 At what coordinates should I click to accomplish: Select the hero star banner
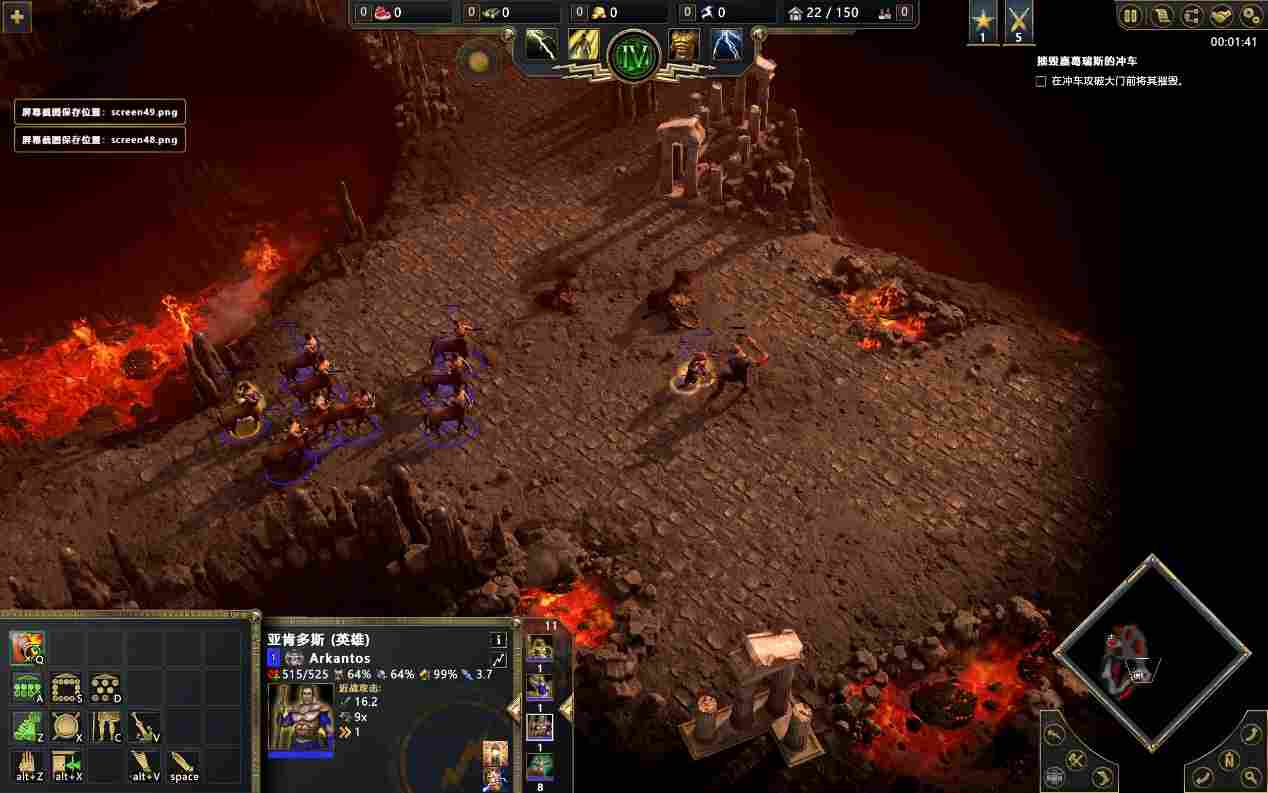click(x=982, y=22)
